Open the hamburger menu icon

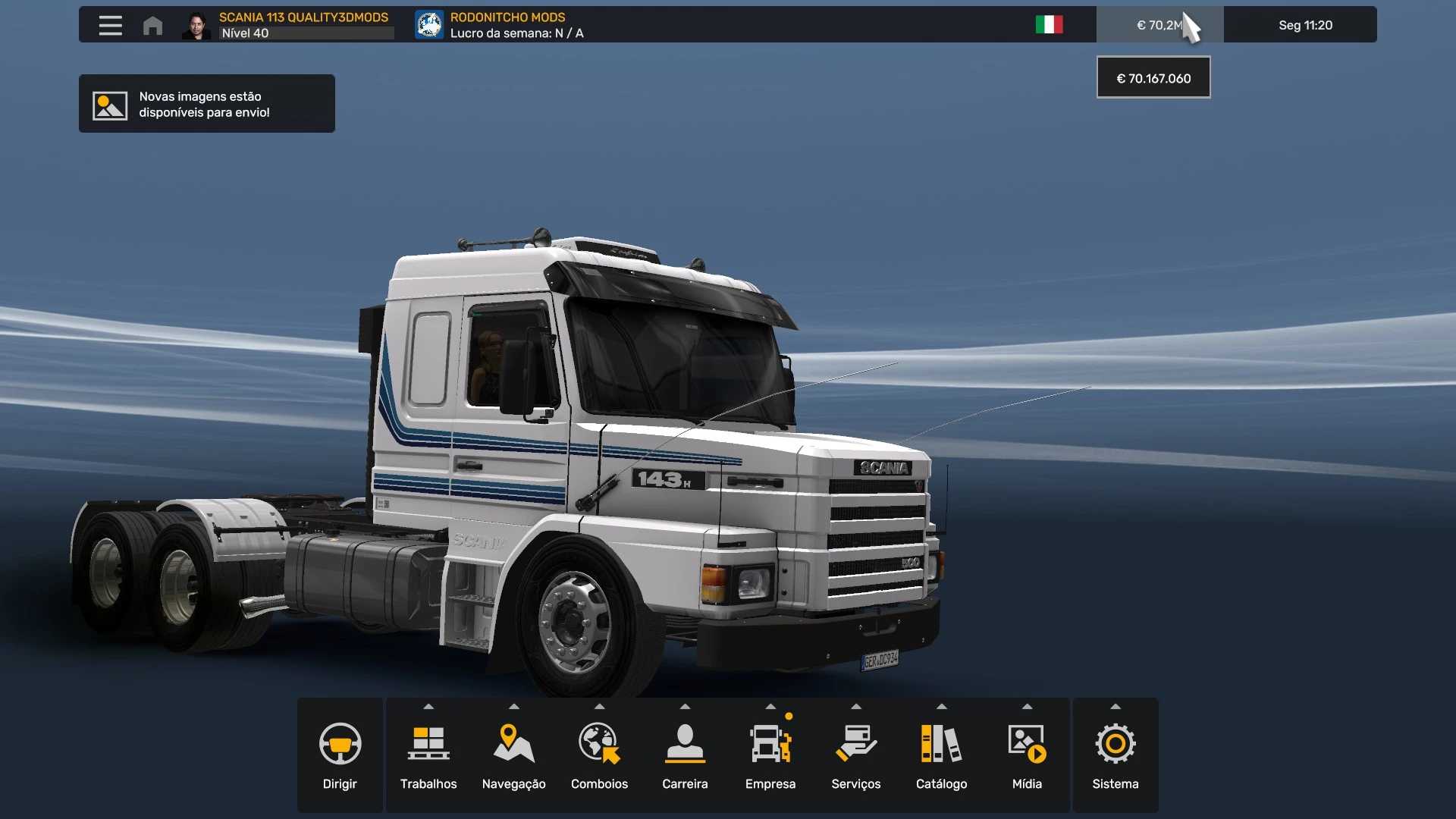coord(110,25)
